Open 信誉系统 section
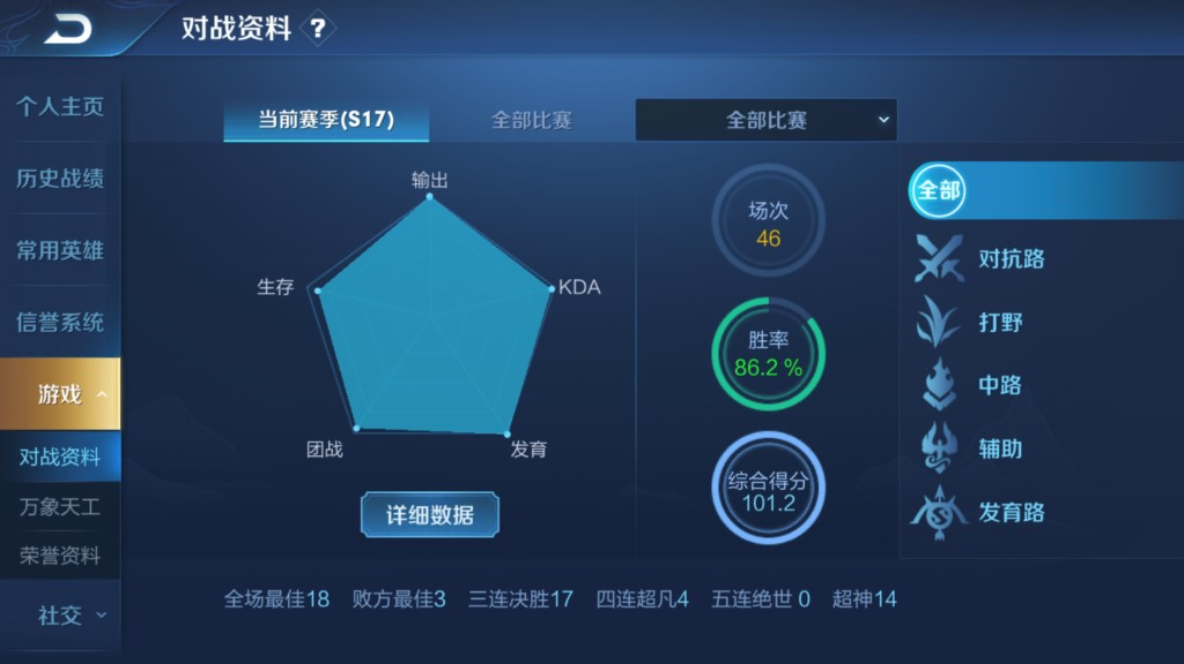Screen dimensions: 1184x664 coord(60,323)
